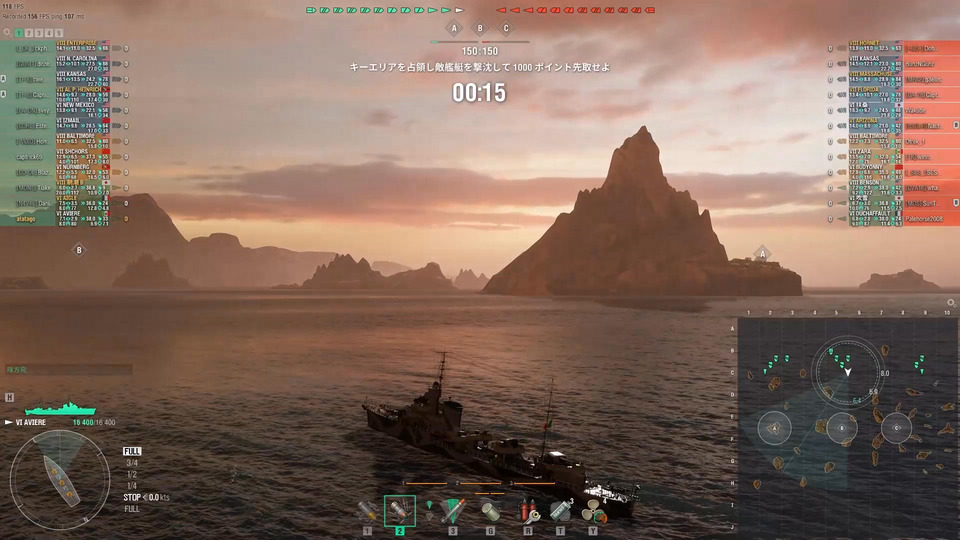Screen dimensions: 960x540
Task: Switch team list to view mode 5
Action: click(60, 33)
